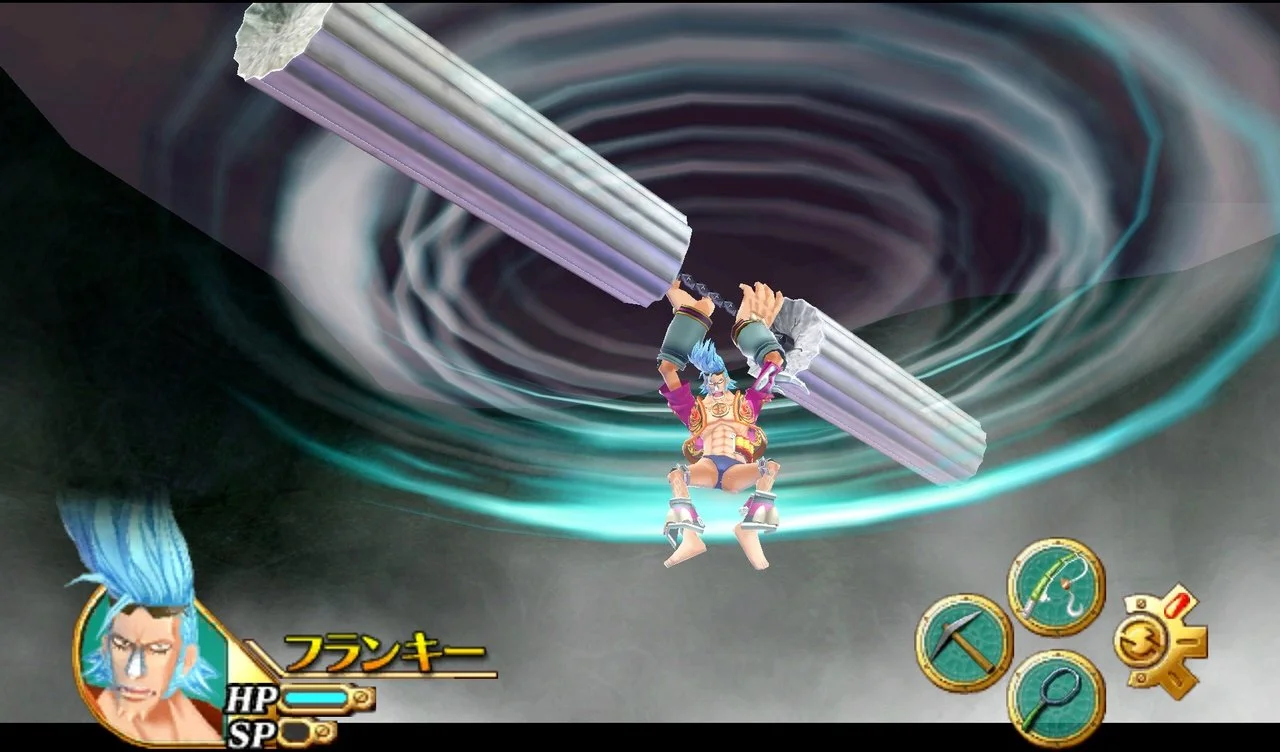The image size is (1280, 752).
Task: Click the SP text label
Action: tap(253, 730)
